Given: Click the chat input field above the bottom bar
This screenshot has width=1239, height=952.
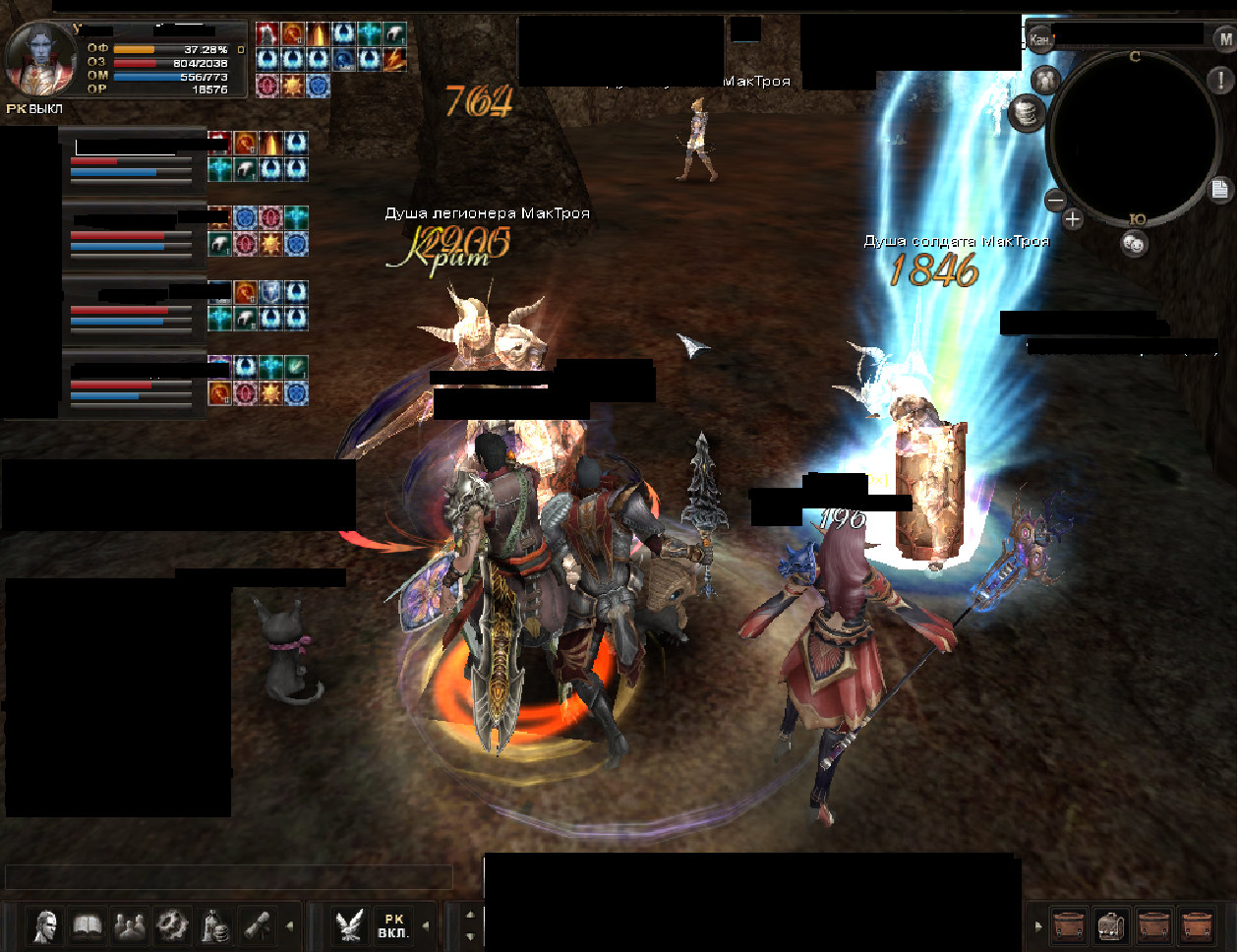Looking at the screenshot, I should click(228, 876).
